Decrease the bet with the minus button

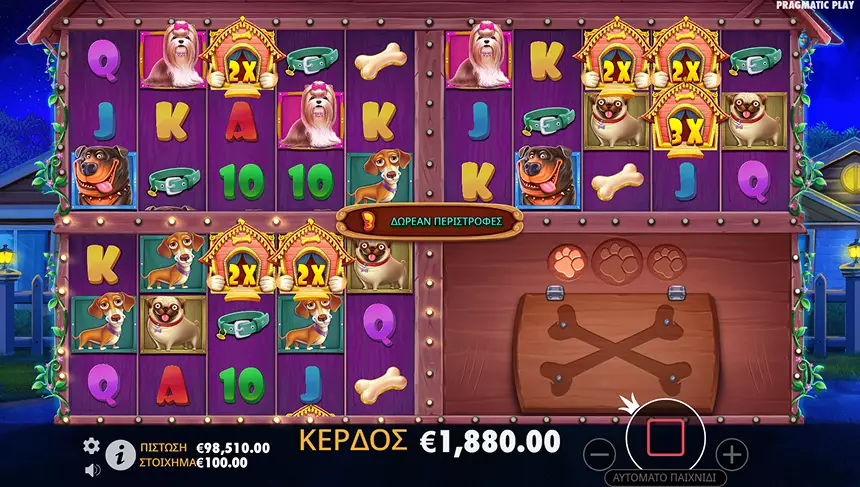[x=598, y=454]
